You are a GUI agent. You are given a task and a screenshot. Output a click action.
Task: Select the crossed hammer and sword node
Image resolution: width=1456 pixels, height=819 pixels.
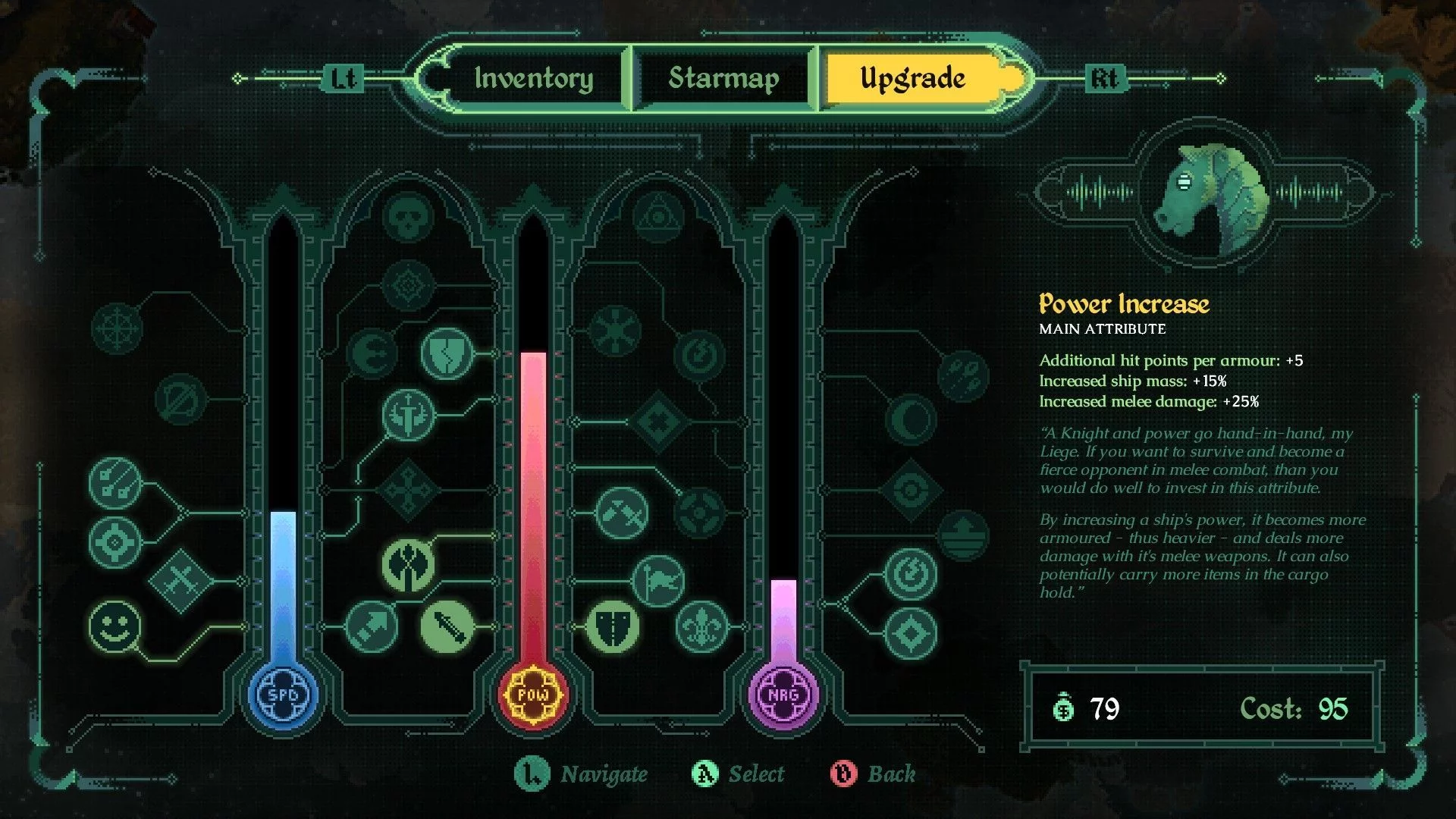pos(622,513)
